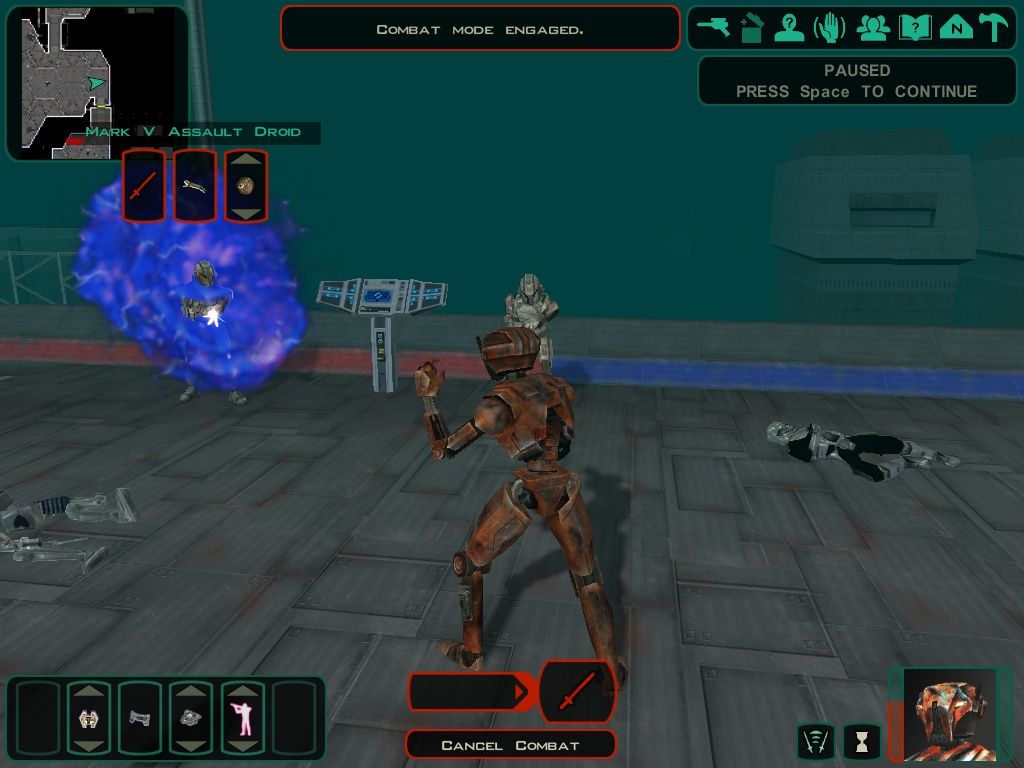The image size is (1024, 768).
Task: Activate the droid shield item slot
Action: pos(88,718)
